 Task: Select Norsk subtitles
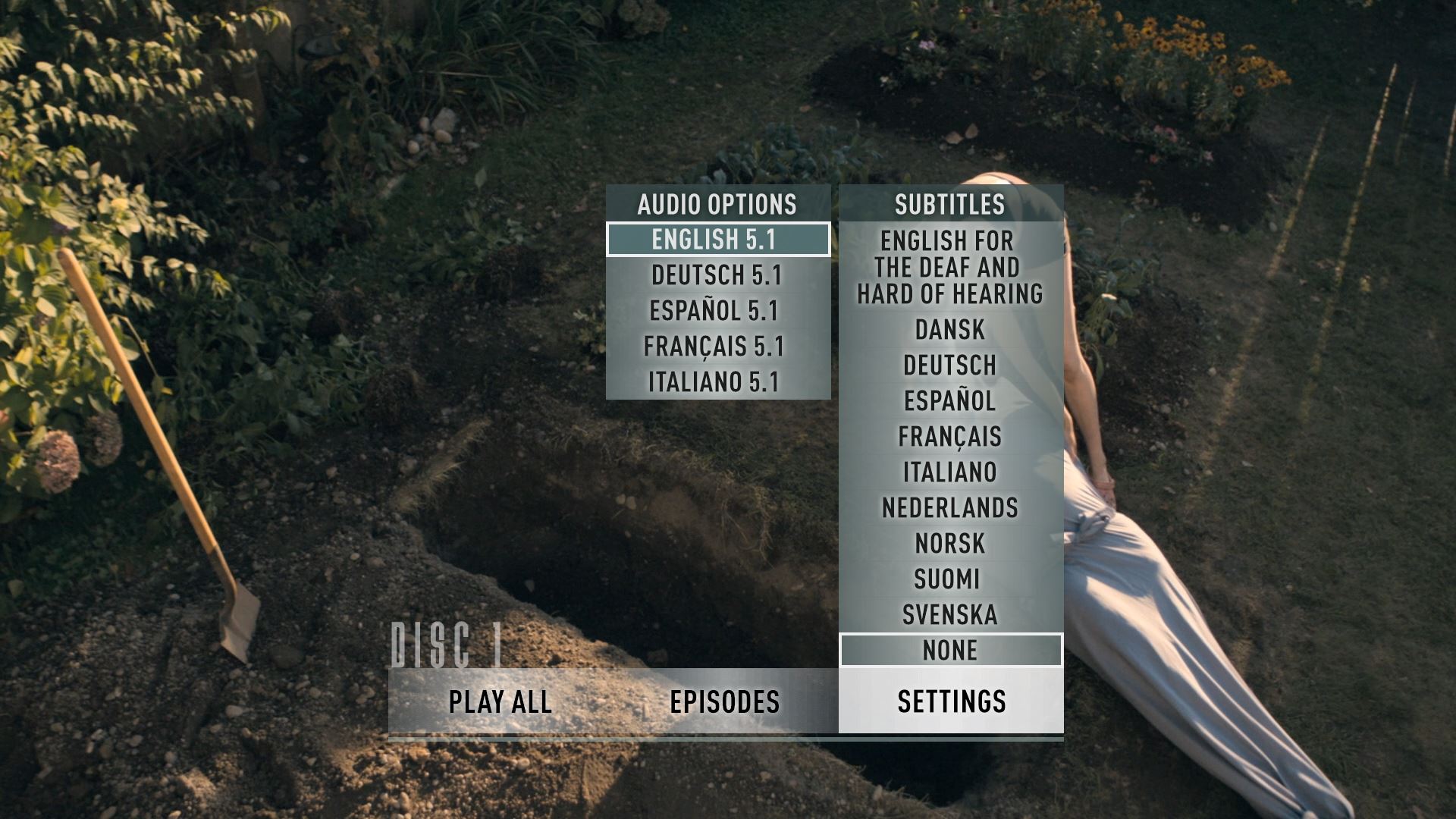[950, 544]
